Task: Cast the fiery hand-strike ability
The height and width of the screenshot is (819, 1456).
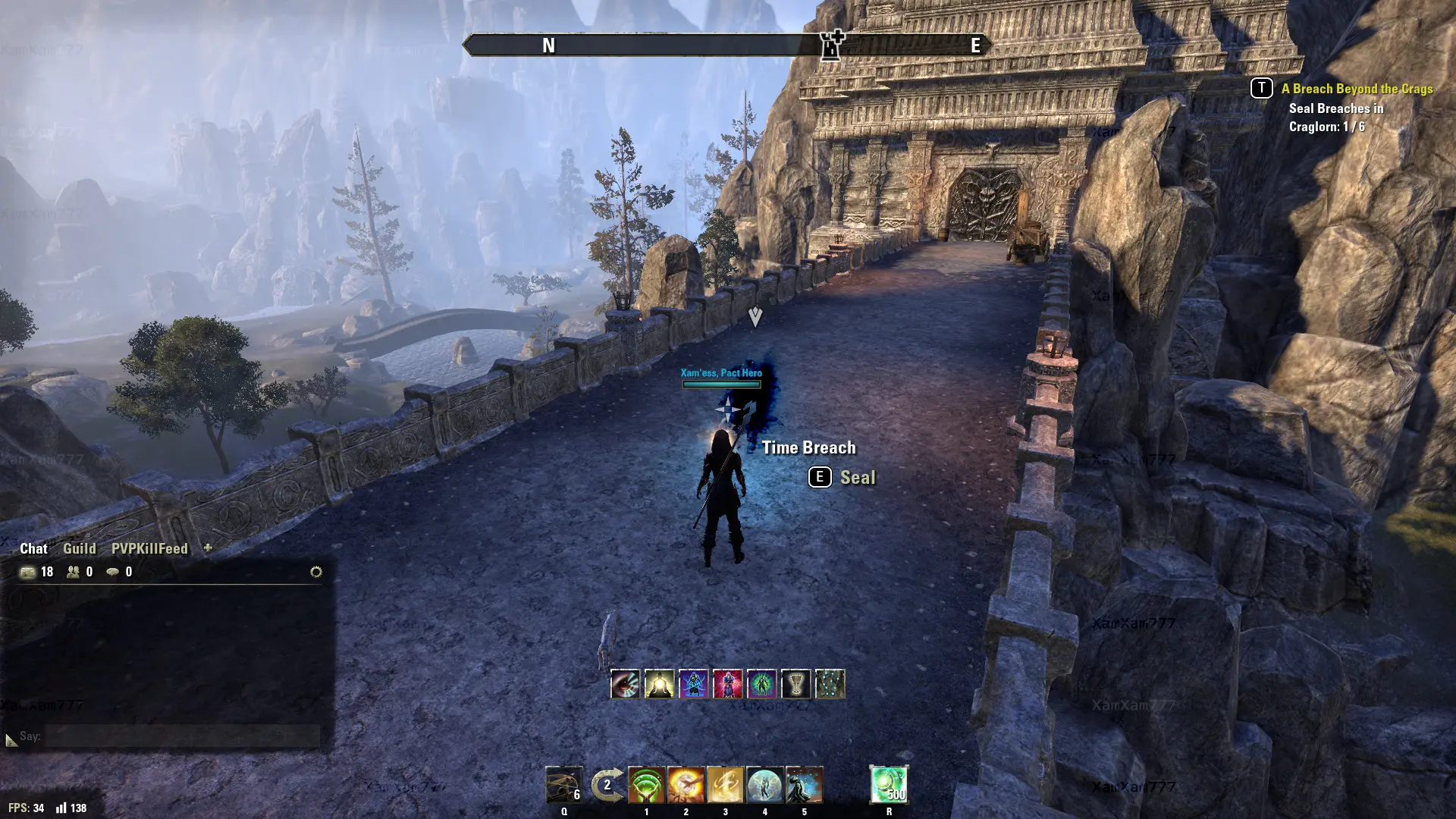Action: (x=686, y=785)
